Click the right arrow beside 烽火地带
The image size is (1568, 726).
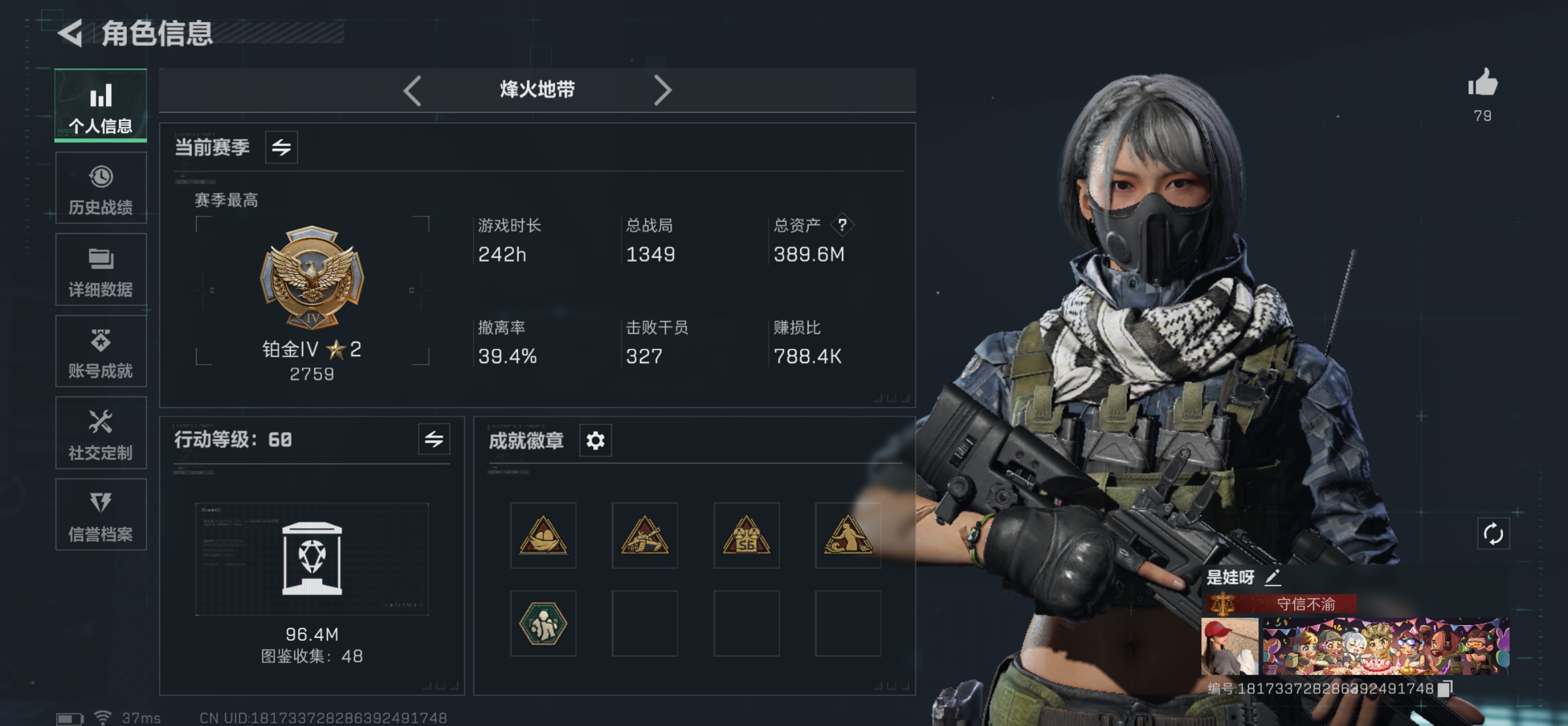point(663,89)
